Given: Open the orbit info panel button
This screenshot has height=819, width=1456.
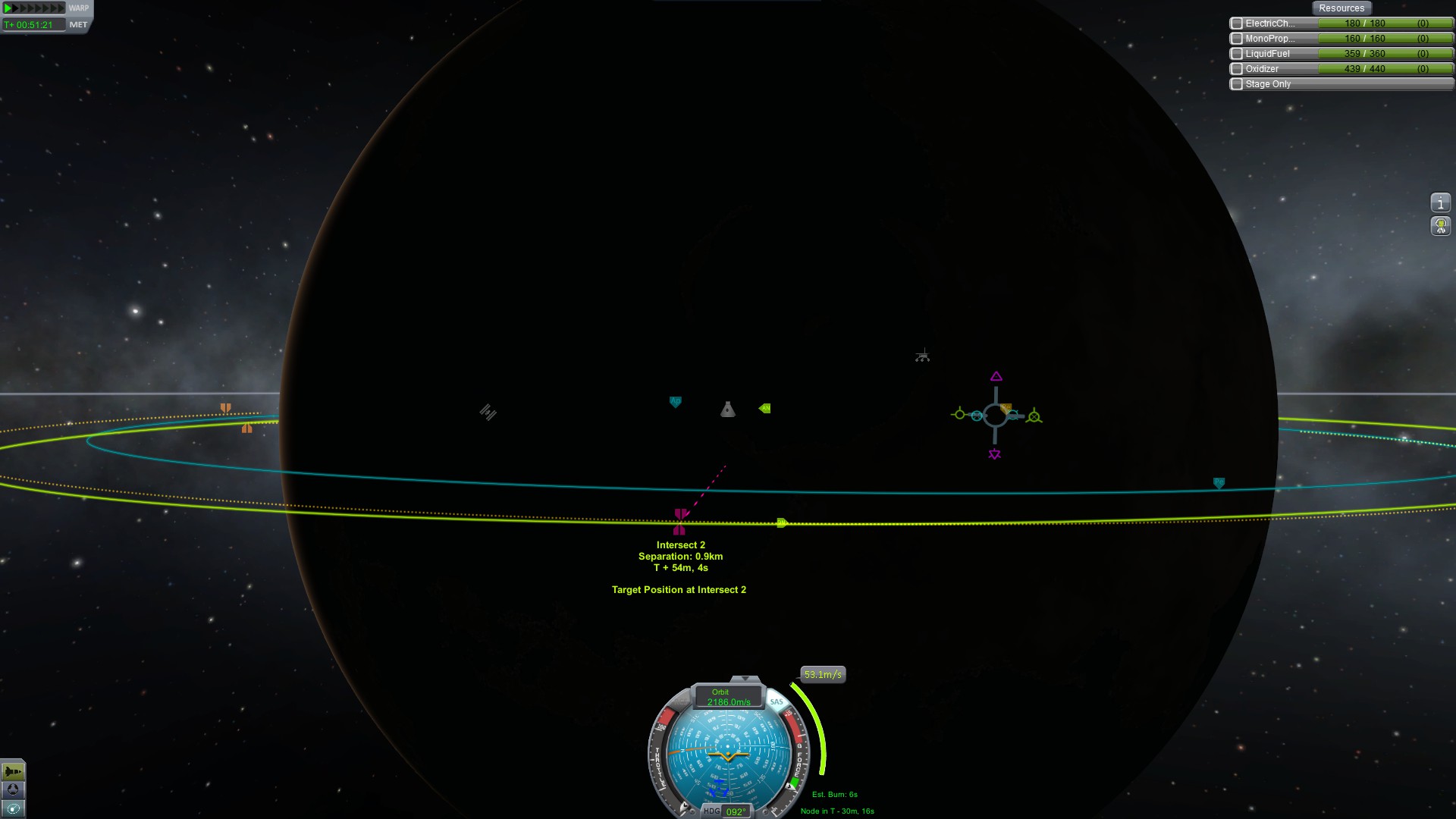Looking at the screenshot, I should coord(1440,203).
